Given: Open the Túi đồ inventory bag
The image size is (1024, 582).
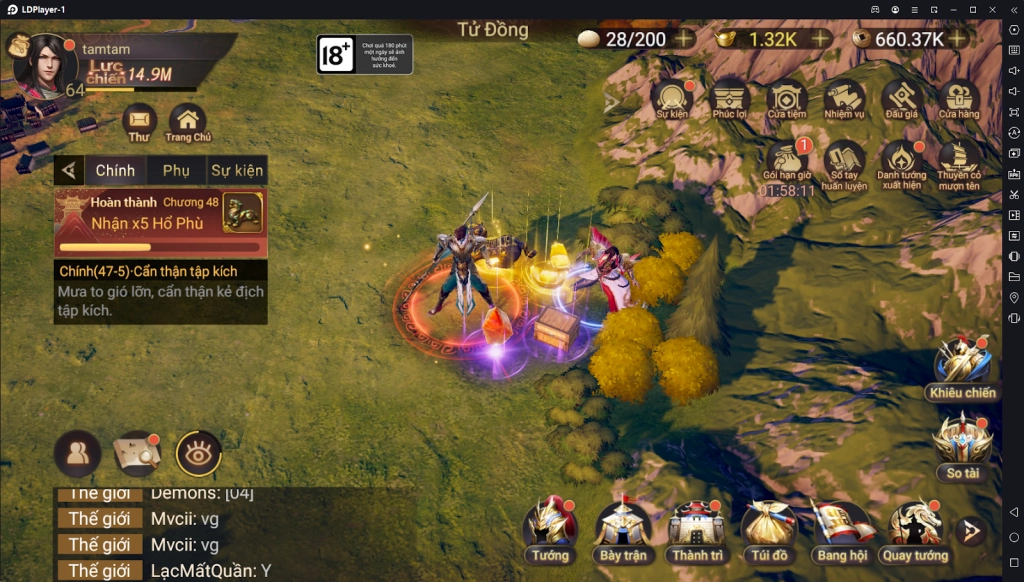Looking at the screenshot, I should click(768, 528).
